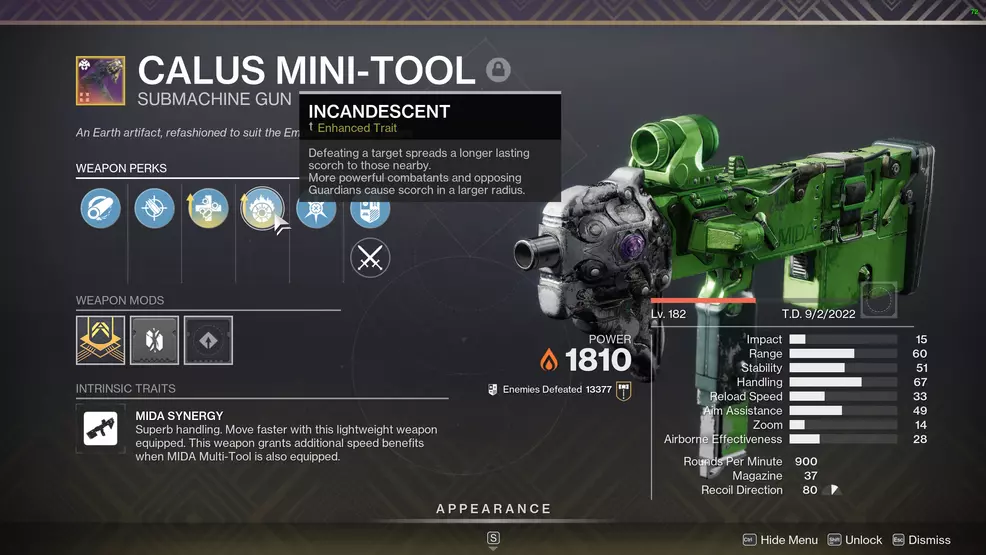Click the crossed swords perk icon
The width and height of the screenshot is (986, 555).
370,260
